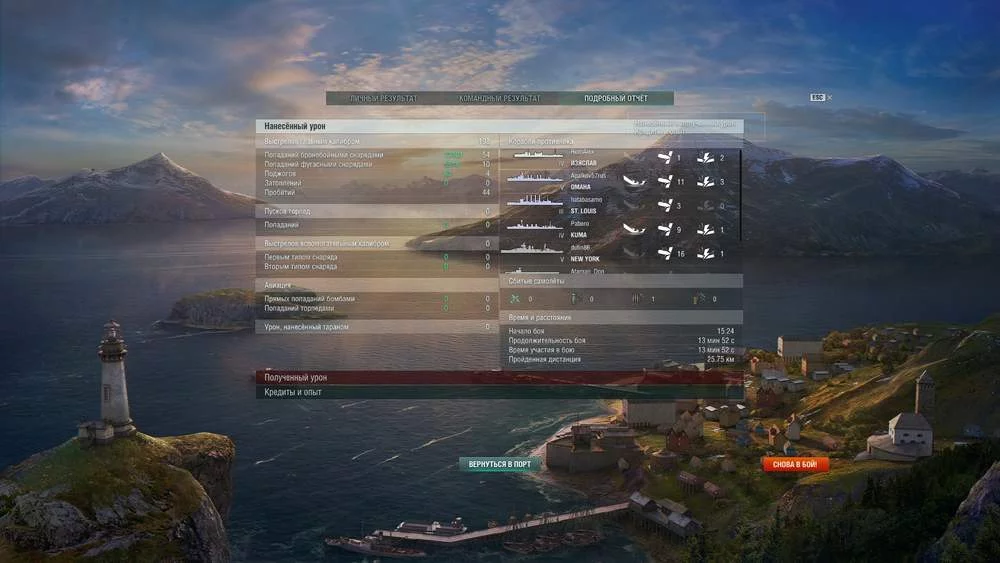
Task: Select the Изяслав enemy ship row
Action: pos(620,158)
